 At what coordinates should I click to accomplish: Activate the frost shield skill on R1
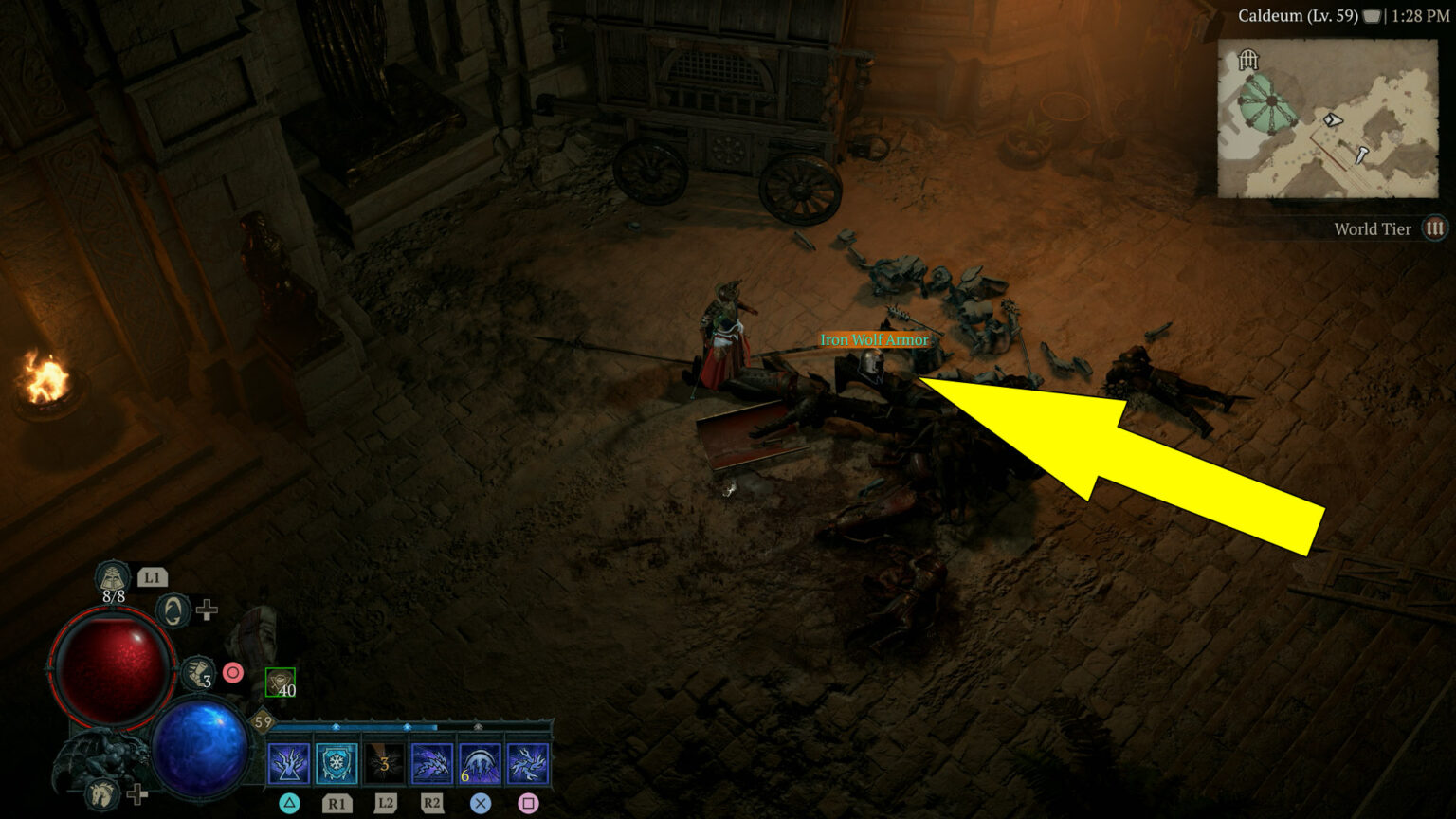tap(337, 764)
